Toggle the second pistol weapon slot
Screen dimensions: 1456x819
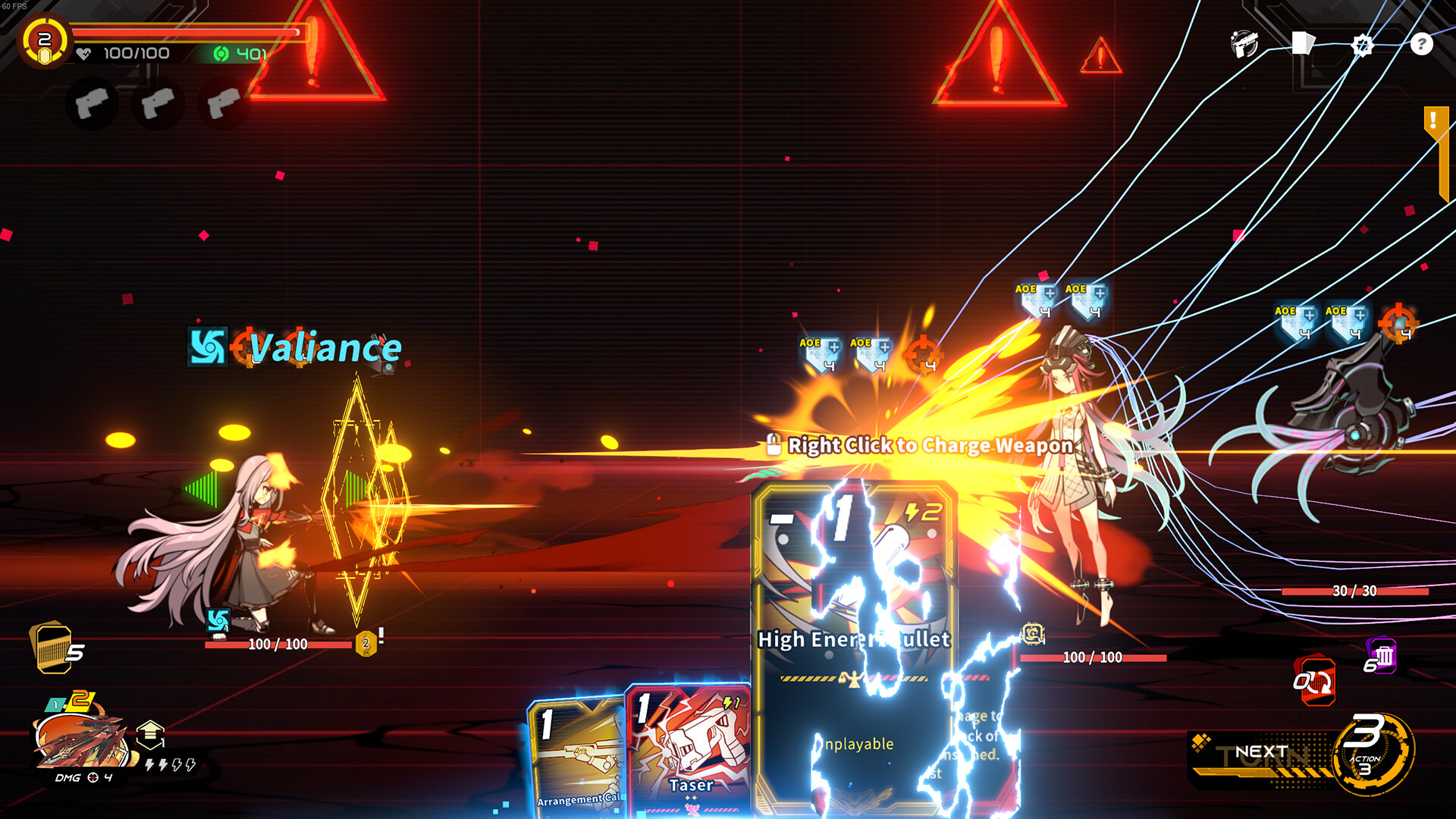(x=158, y=102)
